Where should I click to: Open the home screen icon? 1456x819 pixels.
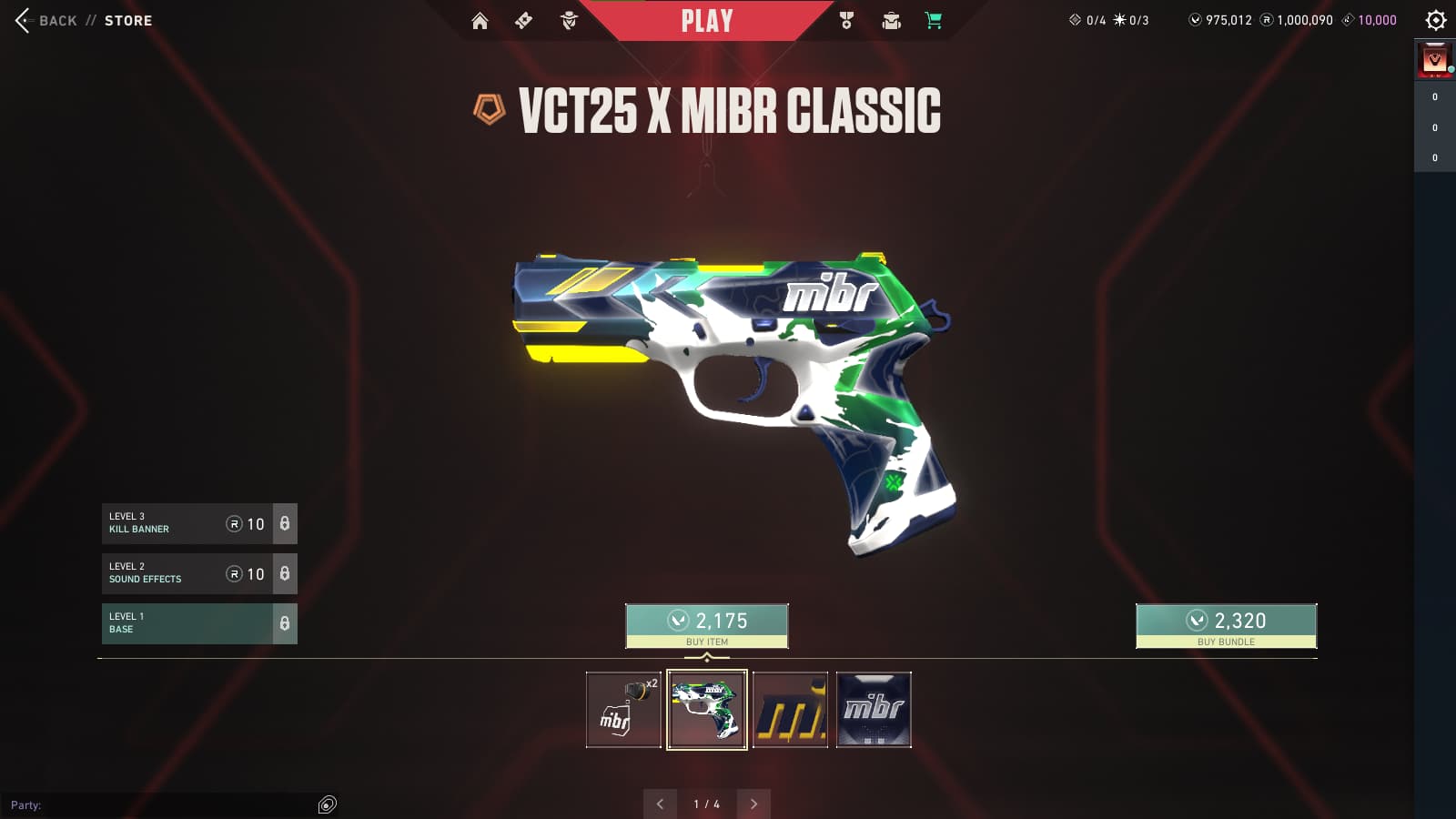(x=480, y=21)
